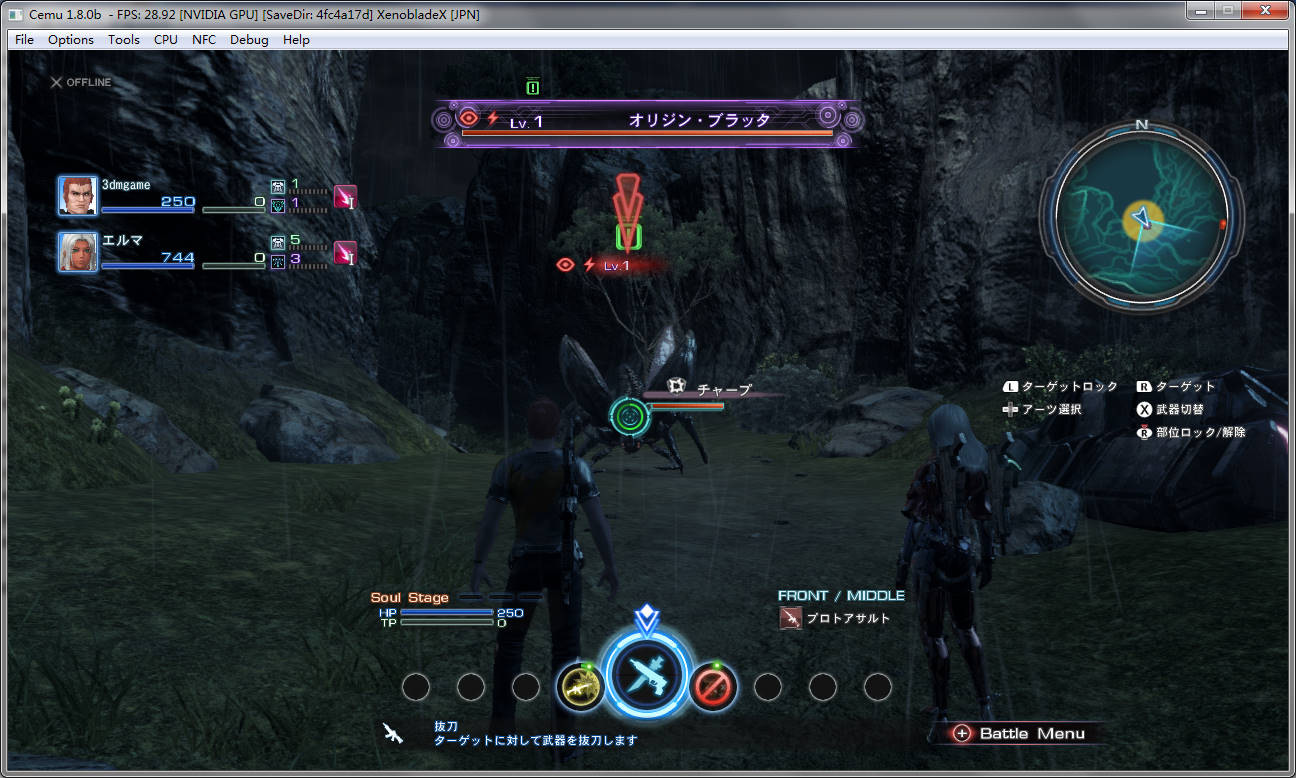The height and width of the screenshot is (778, 1296).
Task: Open the Options menu
Action: [71, 40]
